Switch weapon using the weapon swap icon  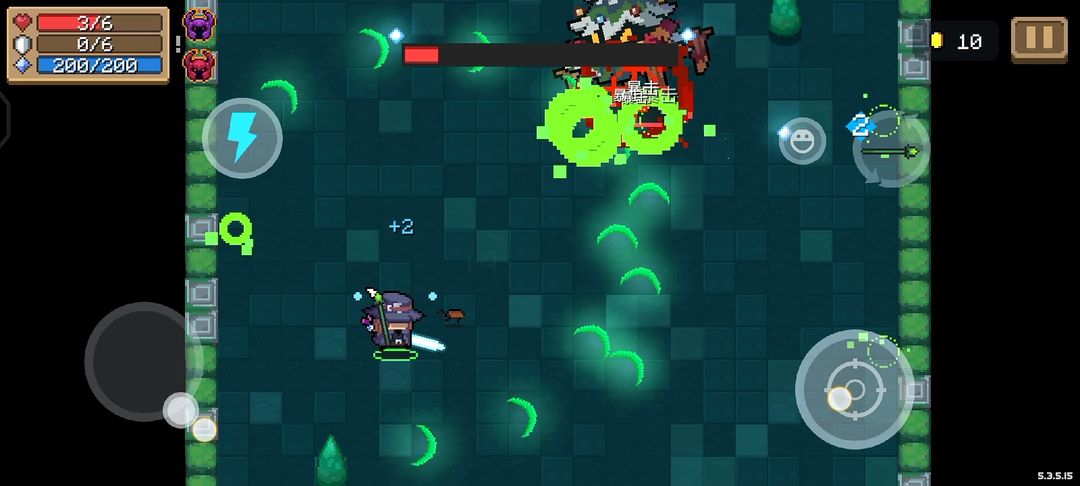(x=891, y=150)
